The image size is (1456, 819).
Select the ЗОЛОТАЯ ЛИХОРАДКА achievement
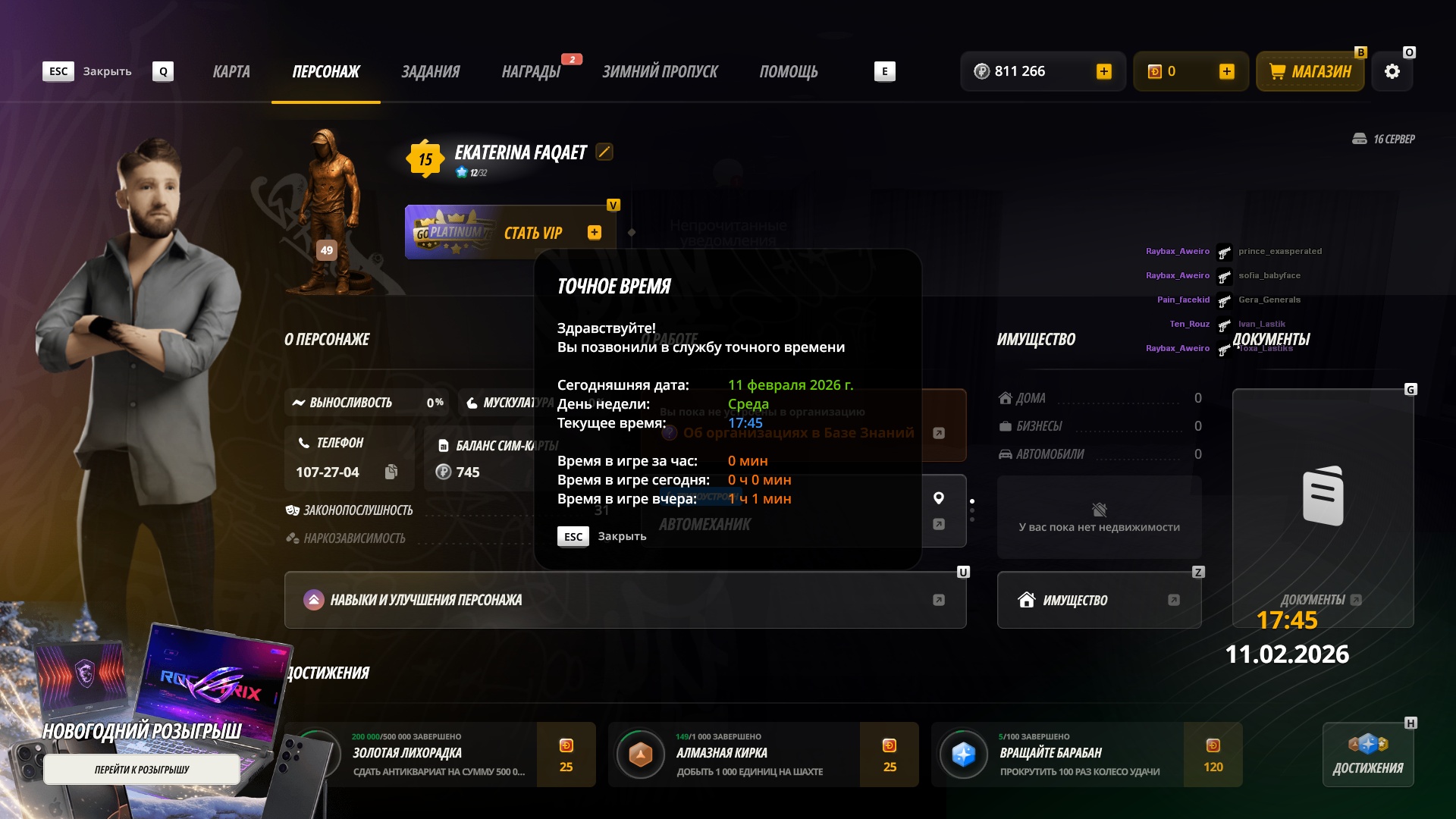click(440, 755)
